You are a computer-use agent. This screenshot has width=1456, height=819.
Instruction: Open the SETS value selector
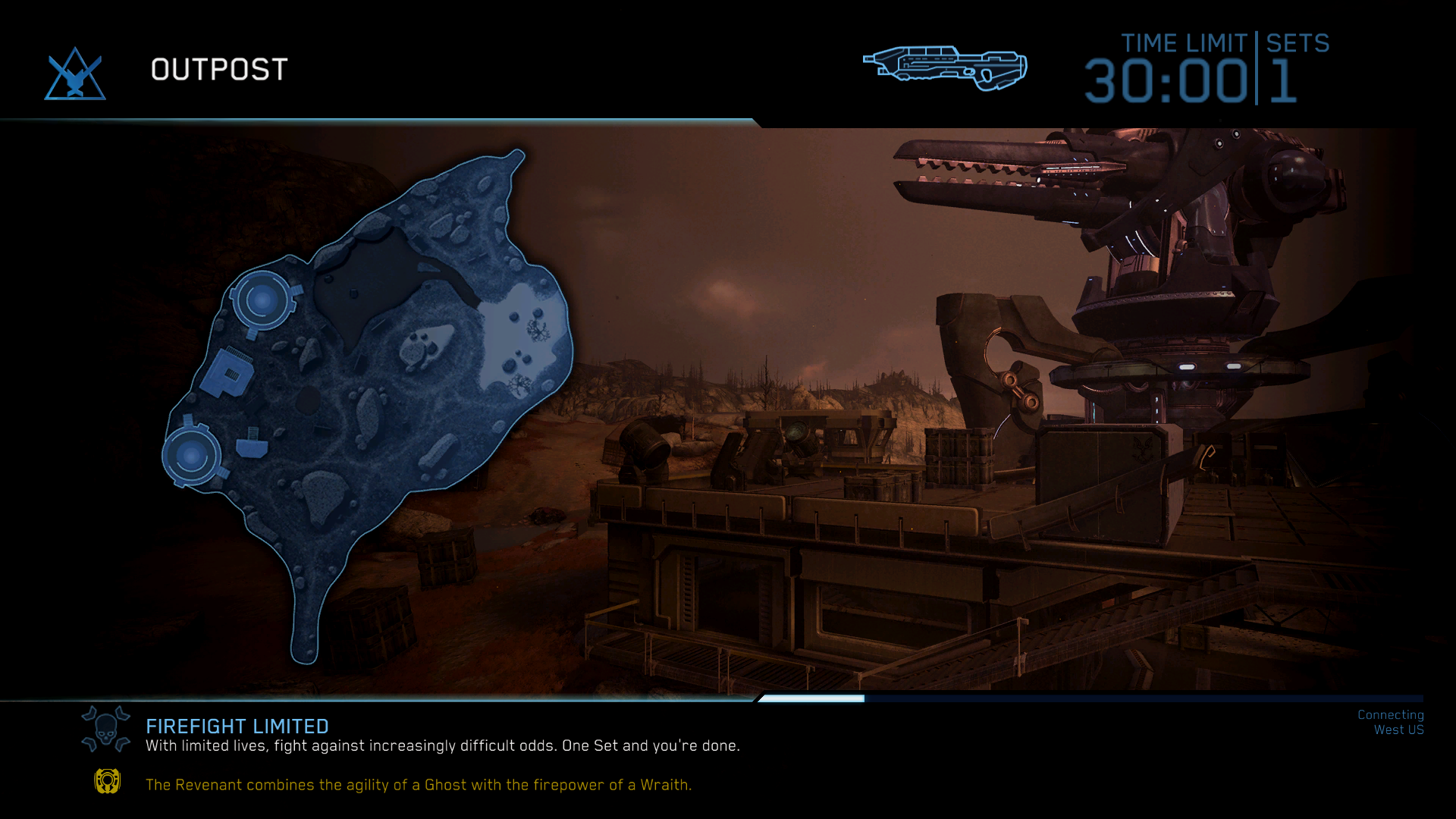pyautogui.click(x=1281, y=80)
